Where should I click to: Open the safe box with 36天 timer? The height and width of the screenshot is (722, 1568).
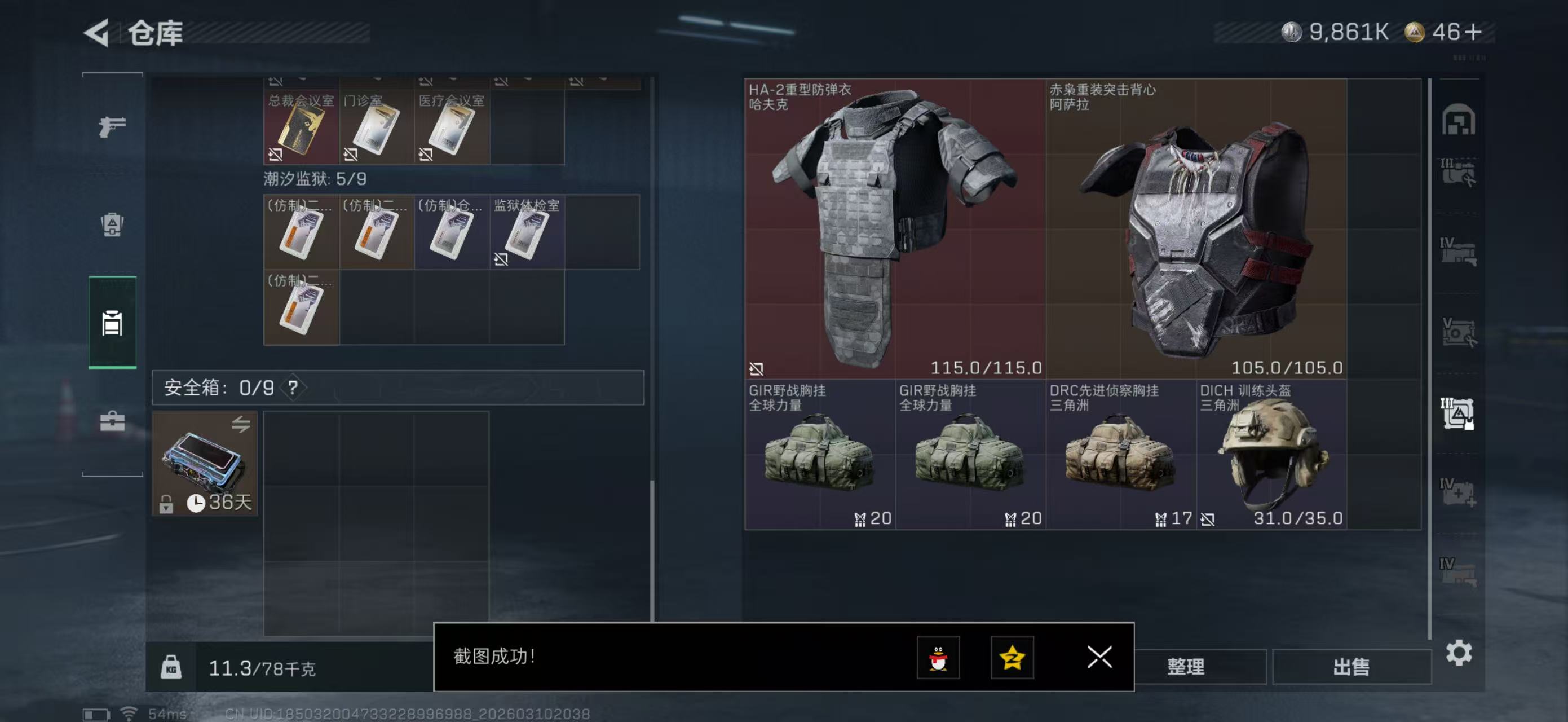click(205, 464)
